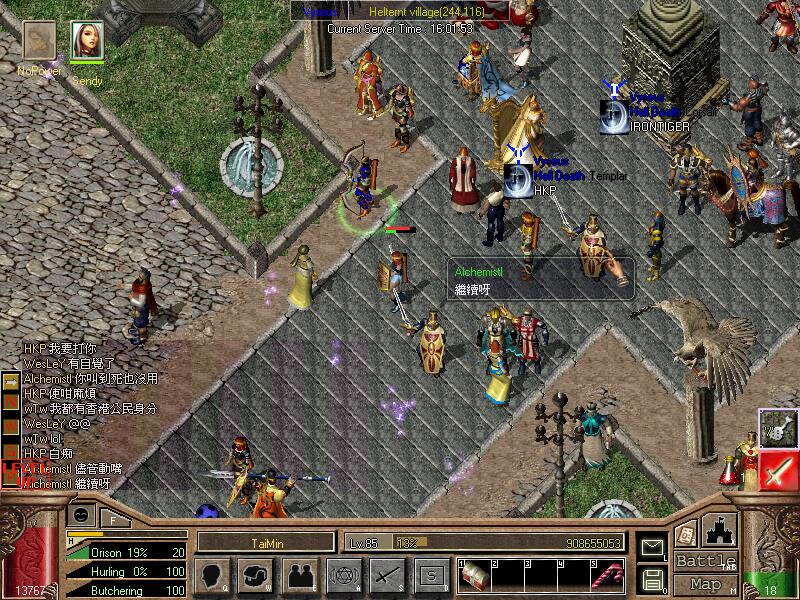The width and height of the screenshot is (800, 600).
Task: Use the gift box in hotbar slot 1
Action: pos(477,576)
